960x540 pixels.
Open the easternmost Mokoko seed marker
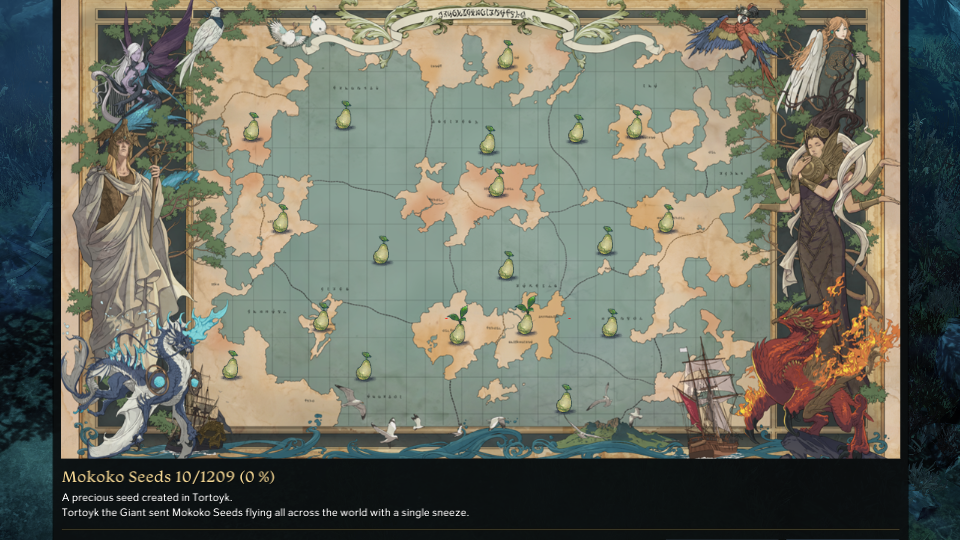coord(666,220)
